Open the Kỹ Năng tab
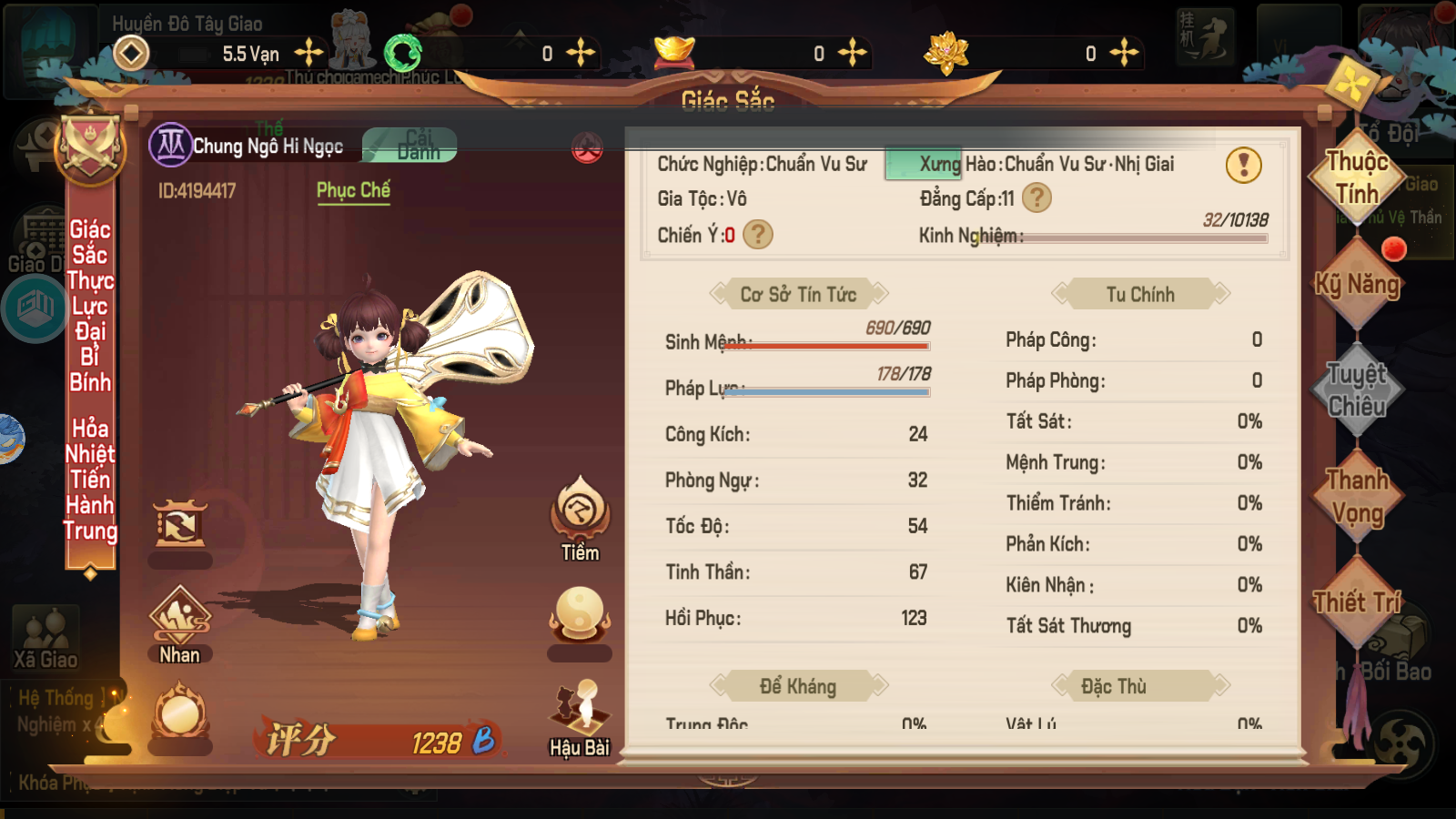The image size is (1456, 819). tap(1357, 285)
